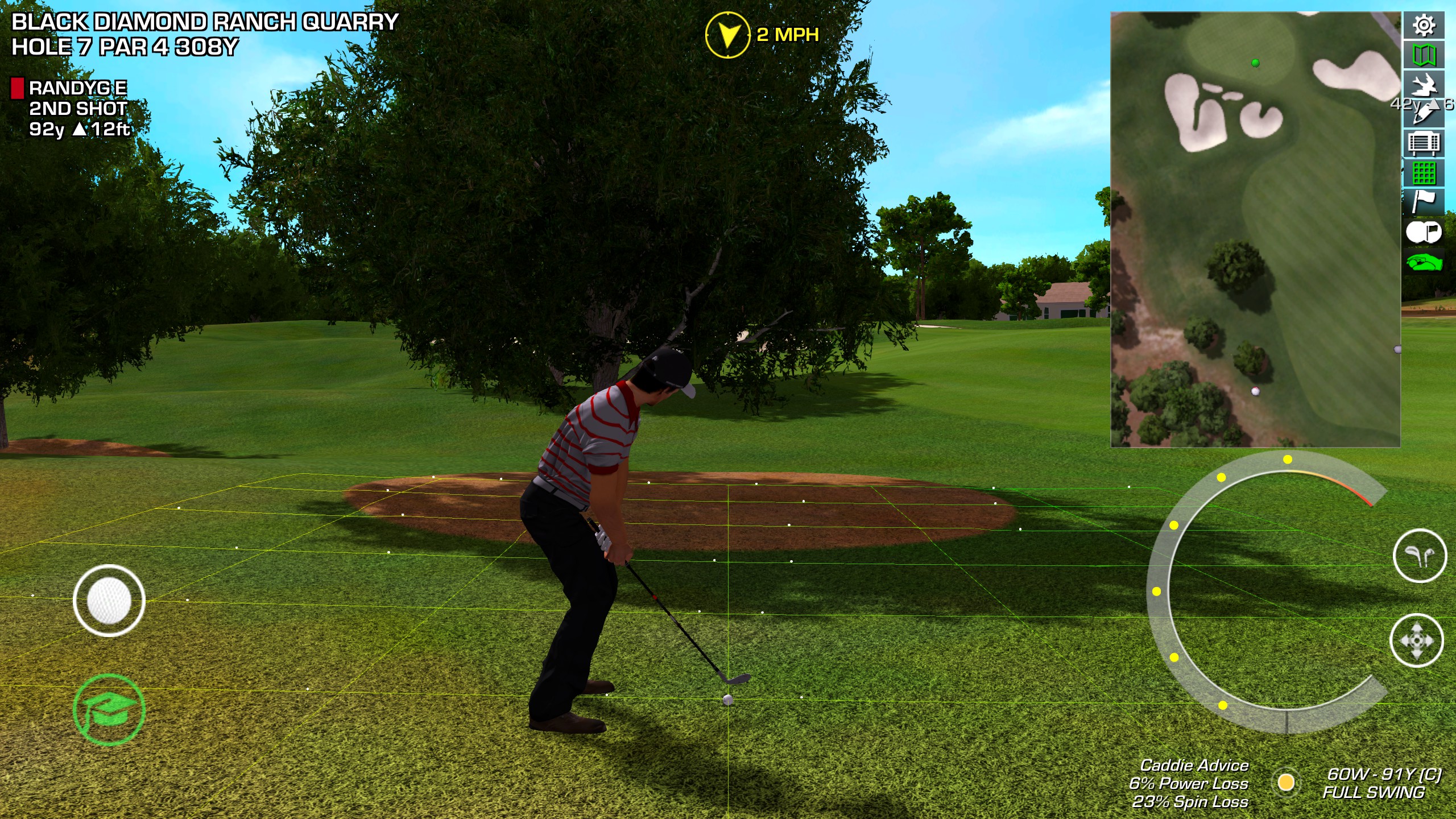Open the golf club selection button
Viewport: 1456px width, 819px height.
[1420, 556]
